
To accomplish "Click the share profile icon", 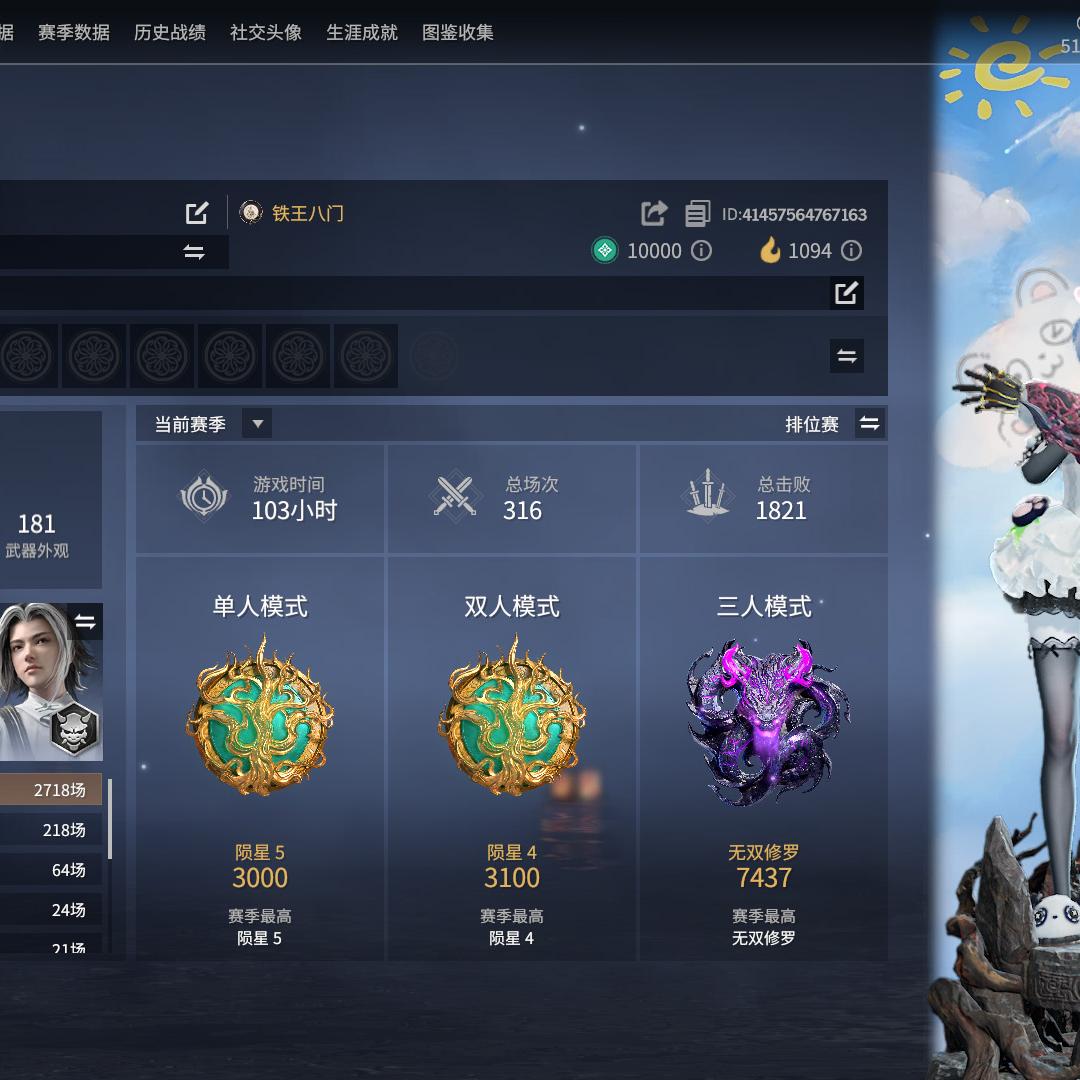I will pyautogui.click(x=654, y=213).
